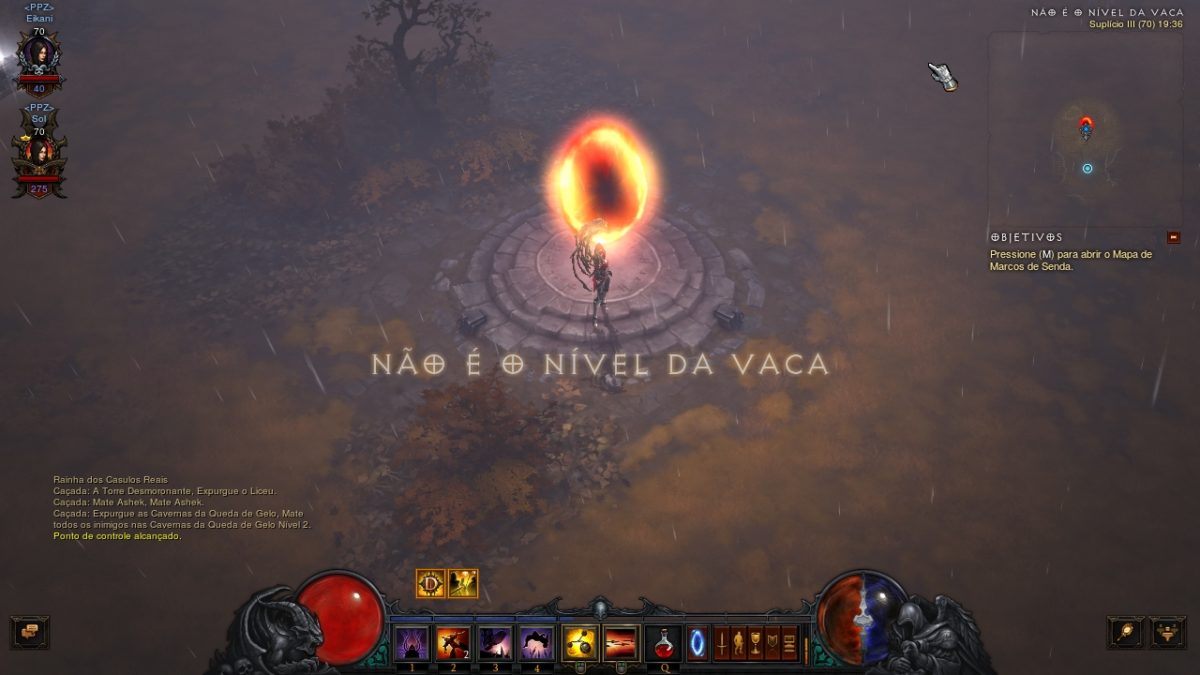1200x675 pixels.
Task: Select the yellow bolas left-mouse skill
Action: [580, 642]
